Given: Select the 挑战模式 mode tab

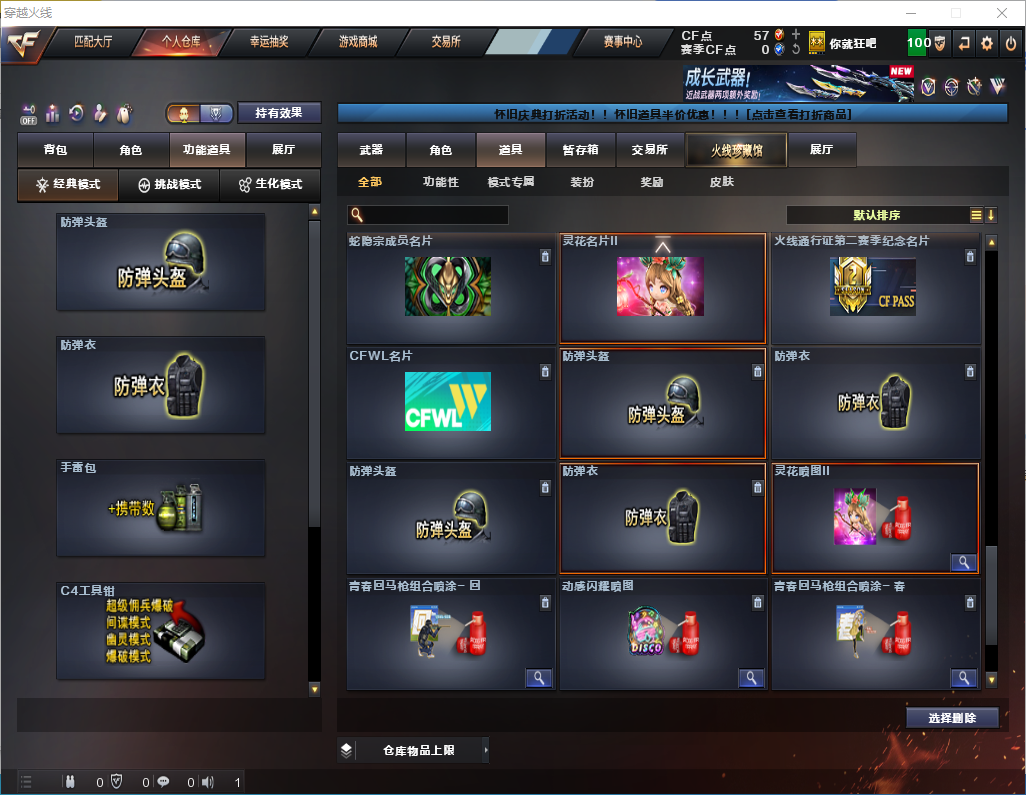Looking at the screenshot, I should [170, 185].
